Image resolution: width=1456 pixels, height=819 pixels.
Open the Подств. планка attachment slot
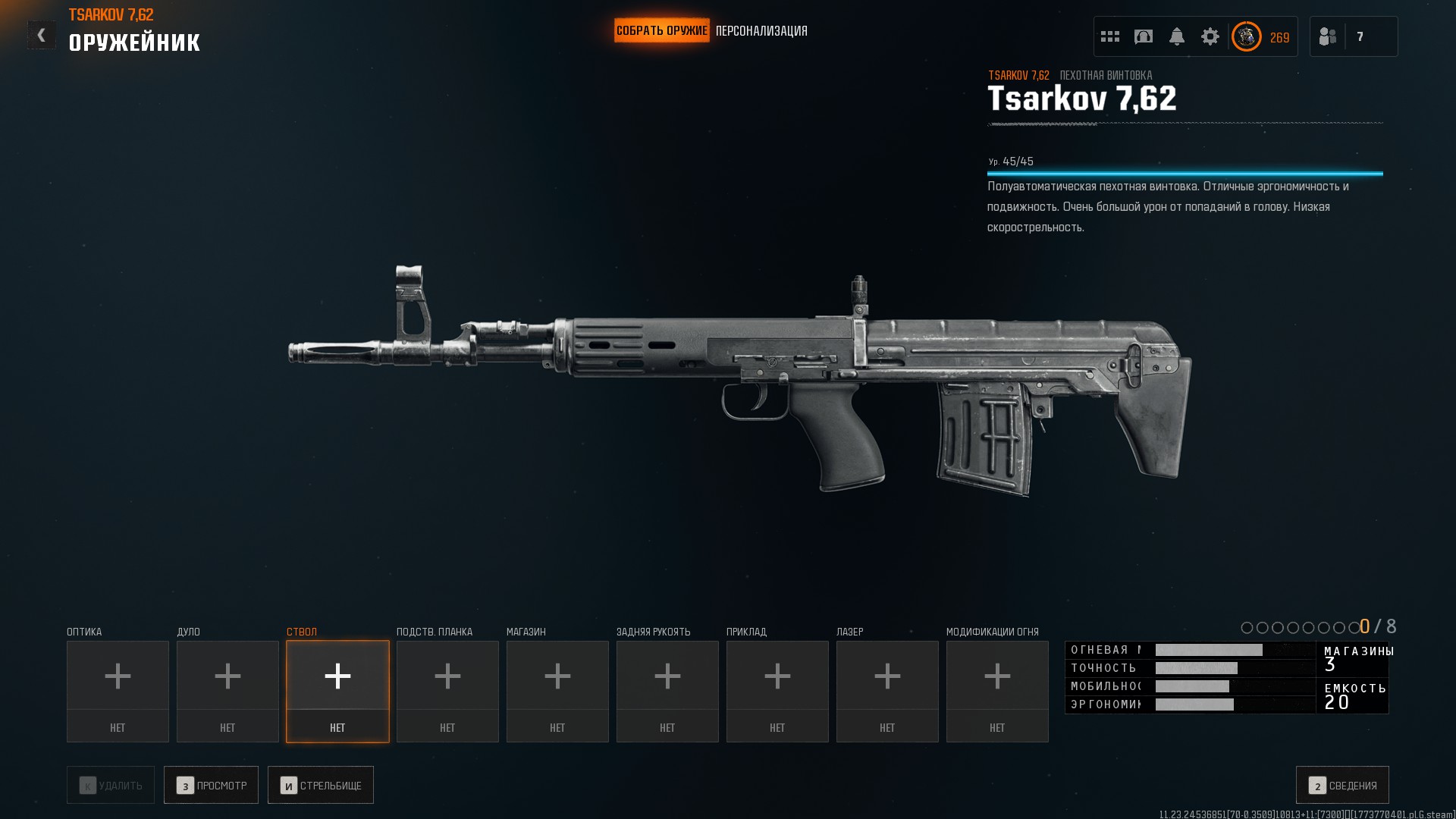pos(447,691)
